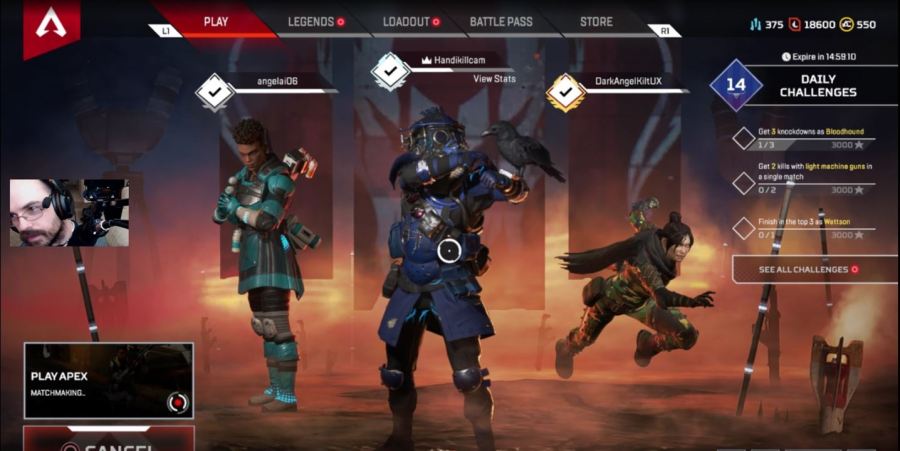Open the Bloodhound knockdowns challenge
Viewport: 900px width, 451px height.
point(810,138)
